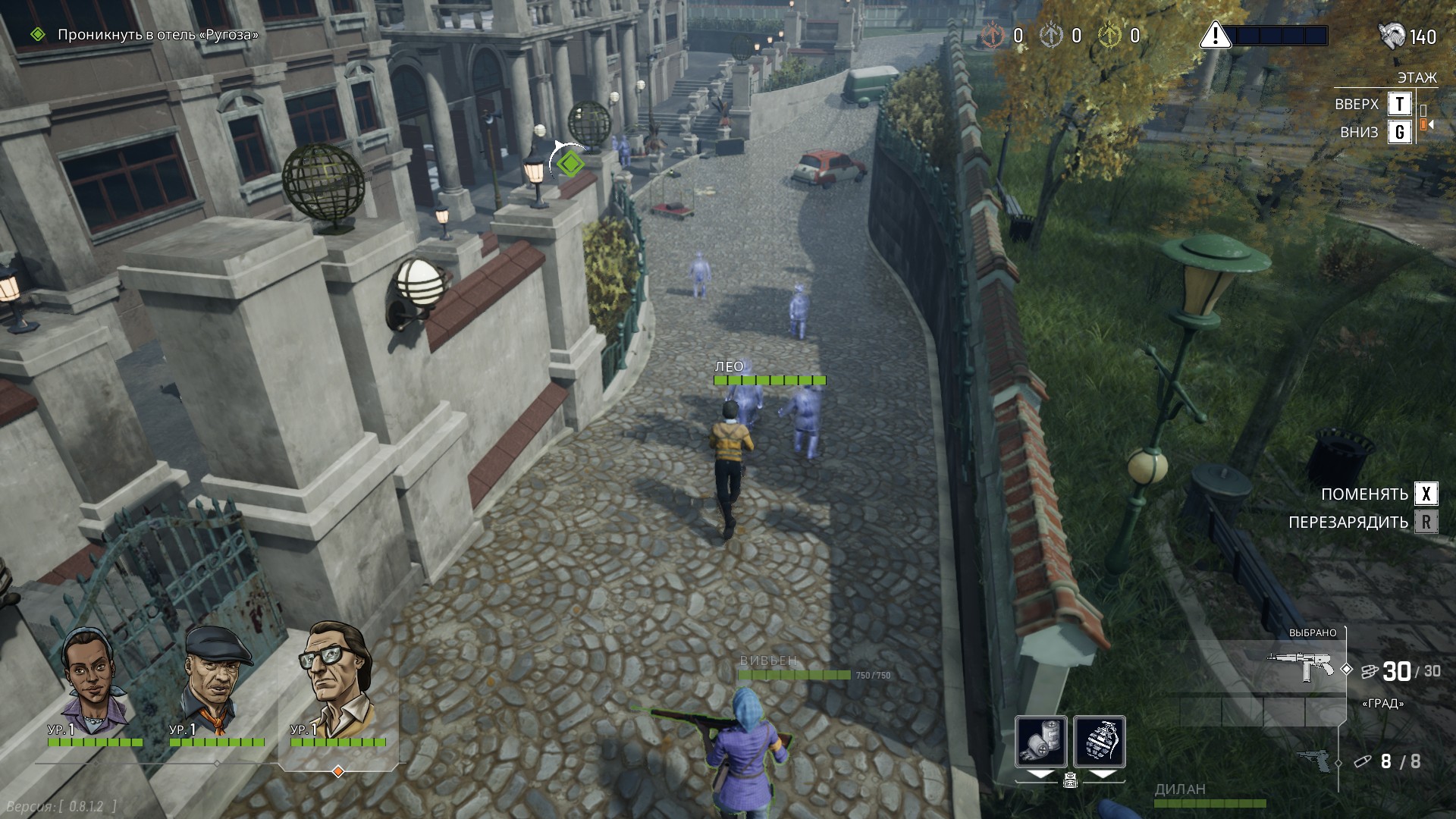The width and height of the screenshot is (1456, 819).
Task: Click the green diamond objective marker
Action: tap(569, 162)
